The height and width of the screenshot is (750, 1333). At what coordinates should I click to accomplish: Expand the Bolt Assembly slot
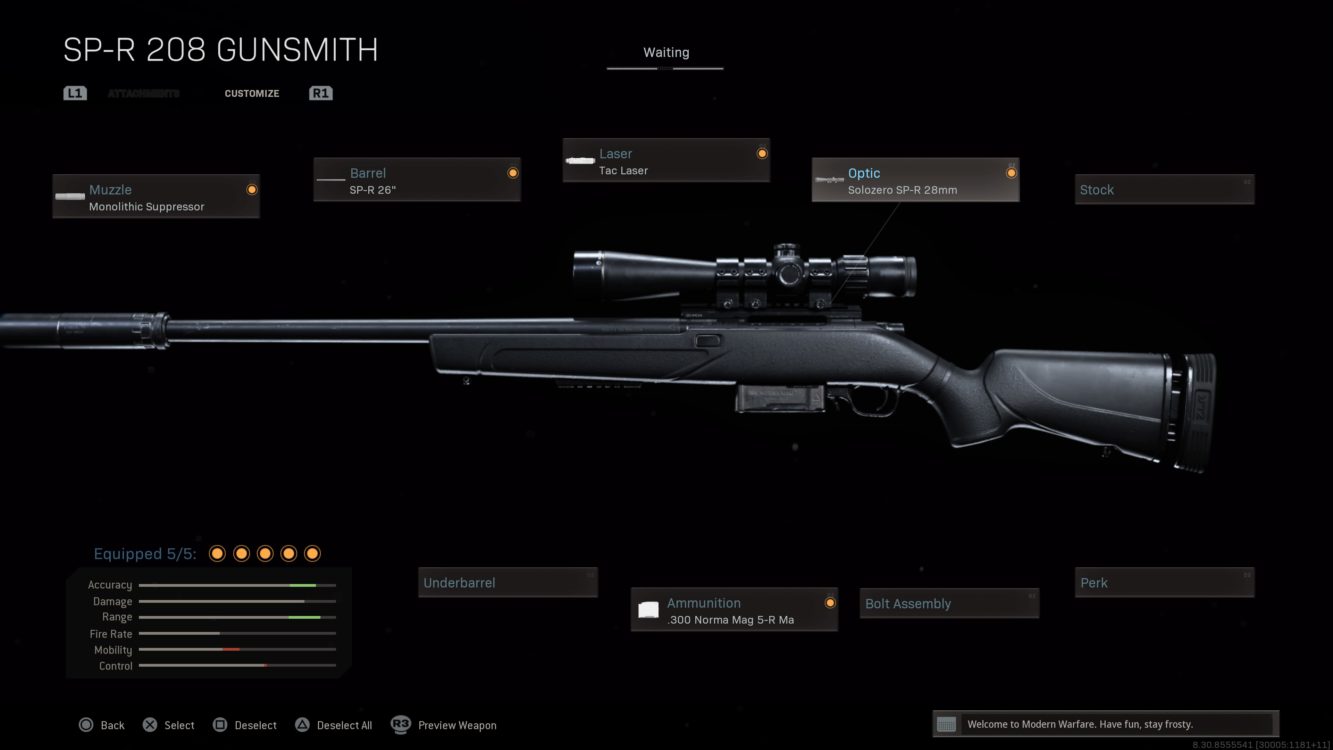click(x=948, y=603)
